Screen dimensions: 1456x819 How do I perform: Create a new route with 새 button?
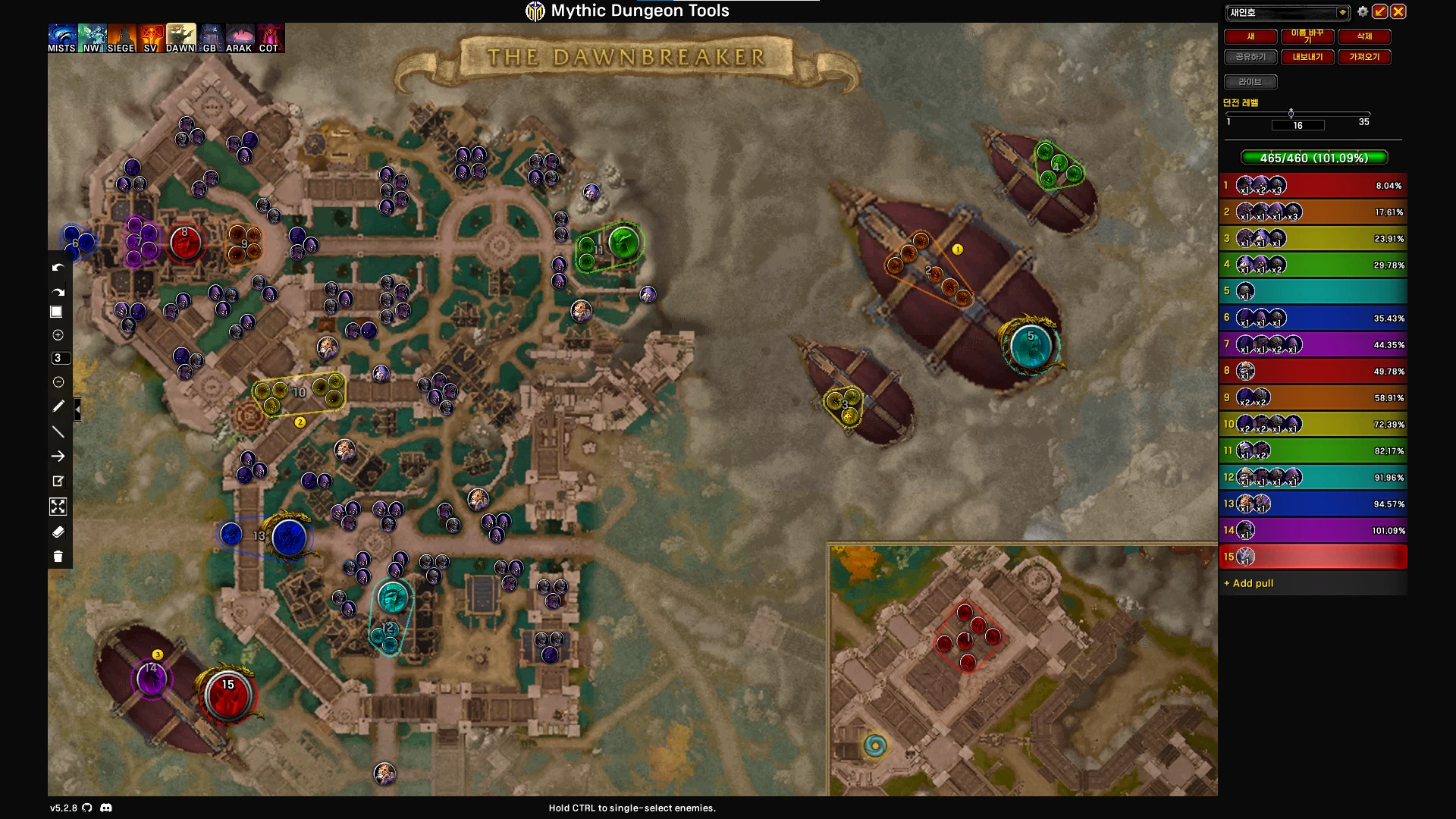click(1250, 36)
